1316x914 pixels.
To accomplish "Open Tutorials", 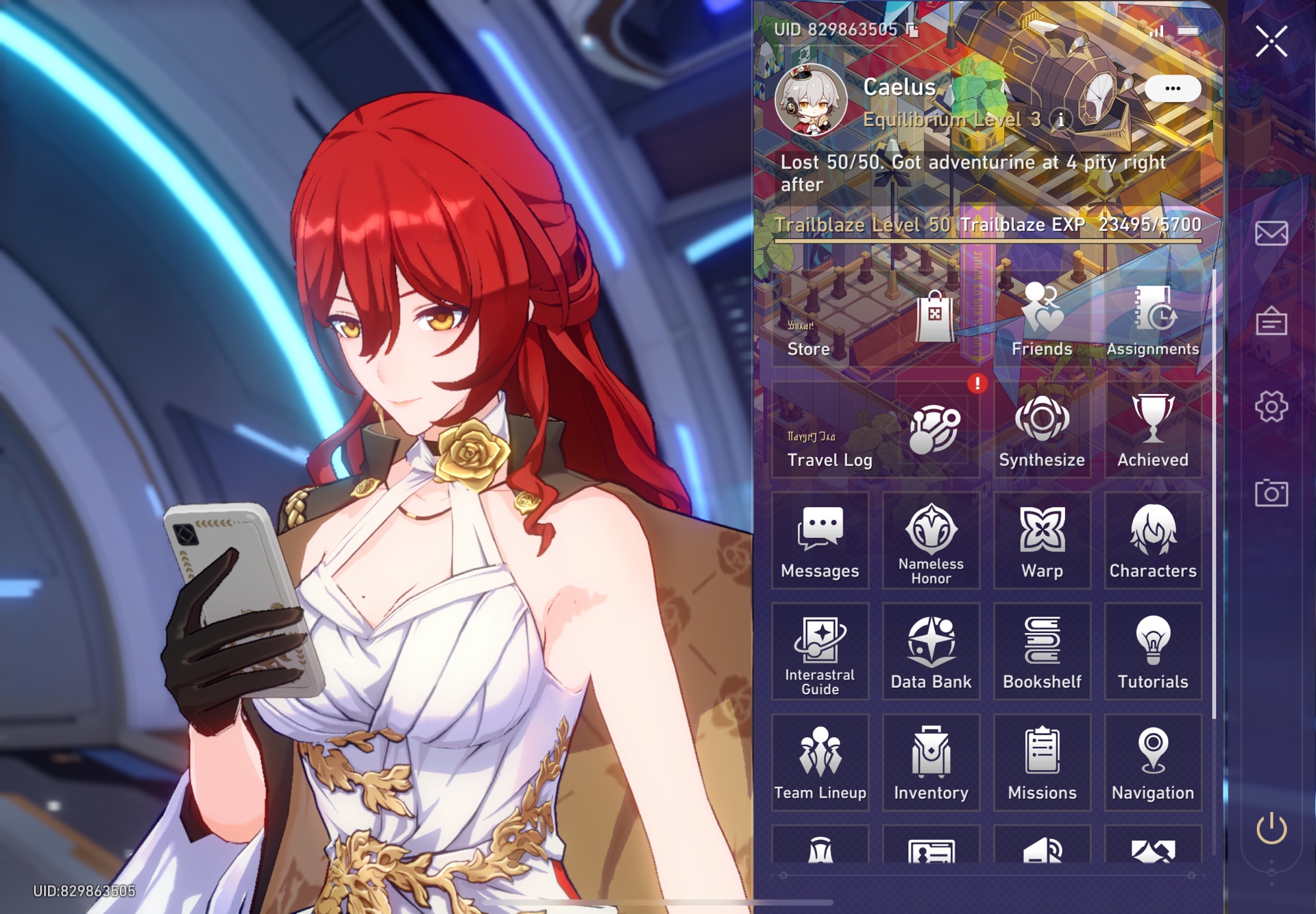I will pos(1154,651).
